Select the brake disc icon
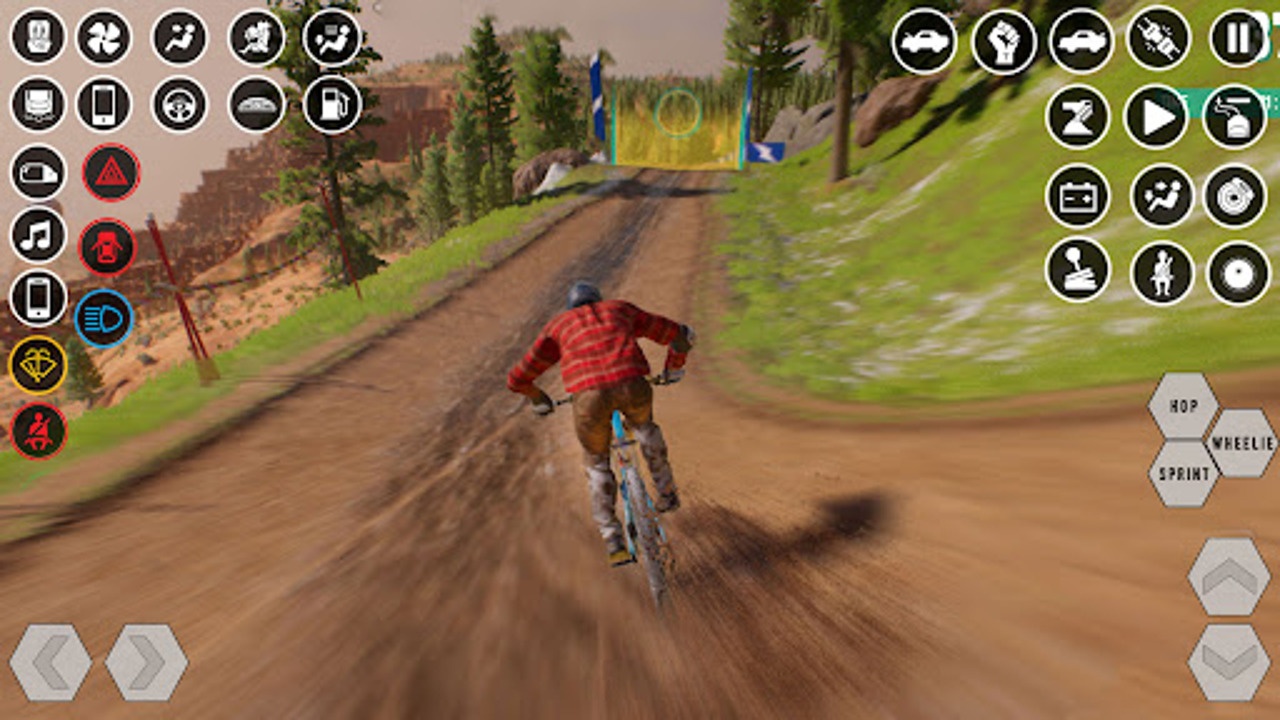This screenshot has height=720, width=1280. tap(1237, 196)
